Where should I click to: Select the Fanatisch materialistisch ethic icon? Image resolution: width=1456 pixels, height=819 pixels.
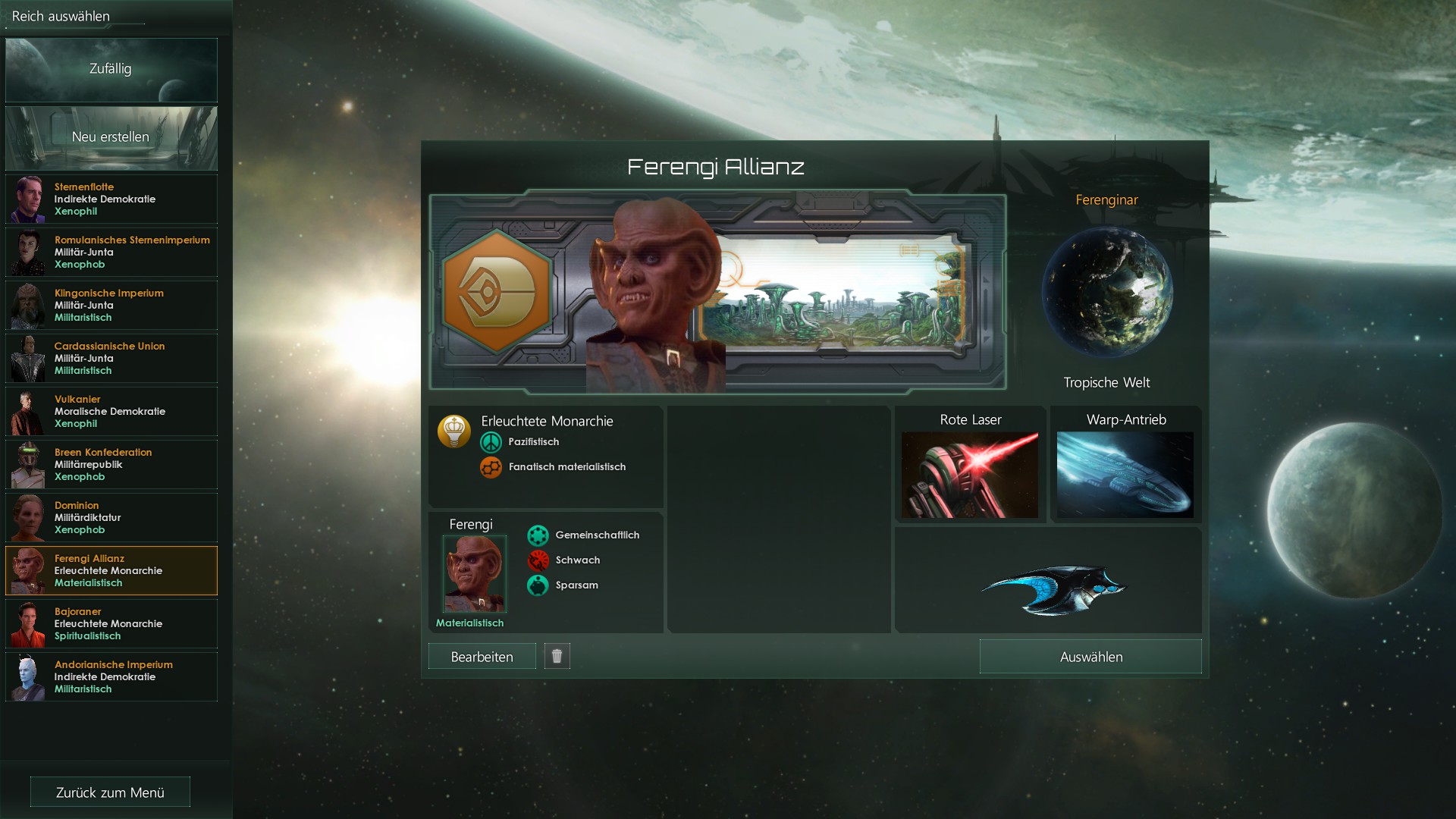(491, 467)
